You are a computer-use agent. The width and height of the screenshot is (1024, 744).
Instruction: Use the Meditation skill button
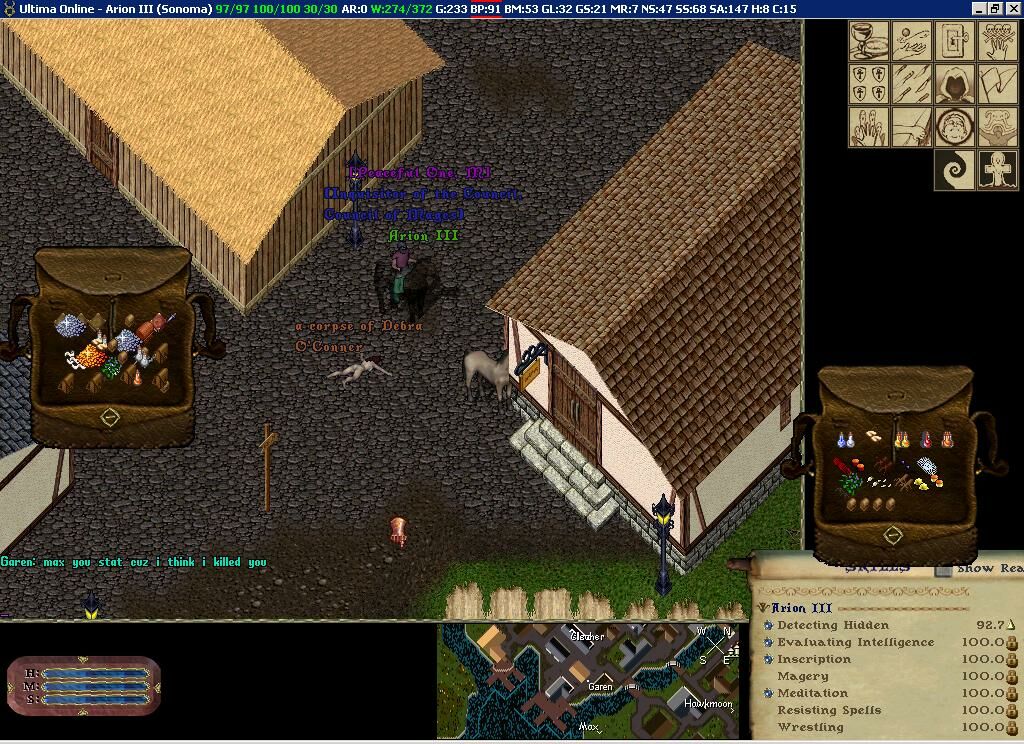(x=768, y=693)
